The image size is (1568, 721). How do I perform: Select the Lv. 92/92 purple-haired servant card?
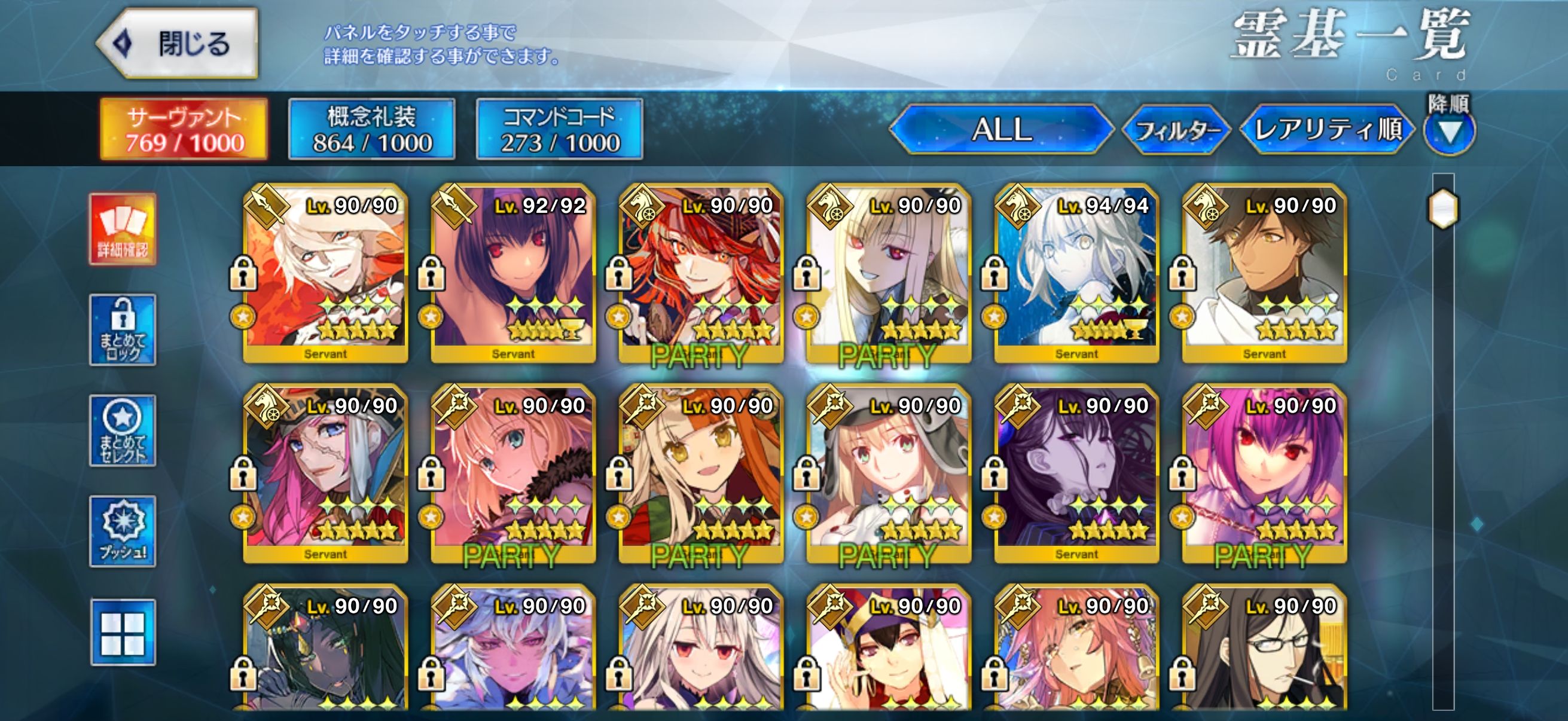coord(513,273)
